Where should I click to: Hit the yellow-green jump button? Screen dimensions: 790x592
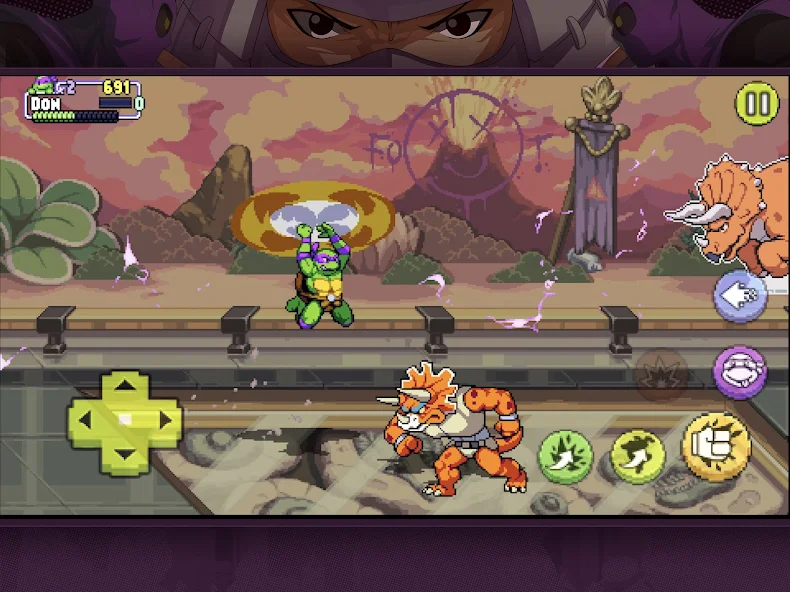coord(638,456)
